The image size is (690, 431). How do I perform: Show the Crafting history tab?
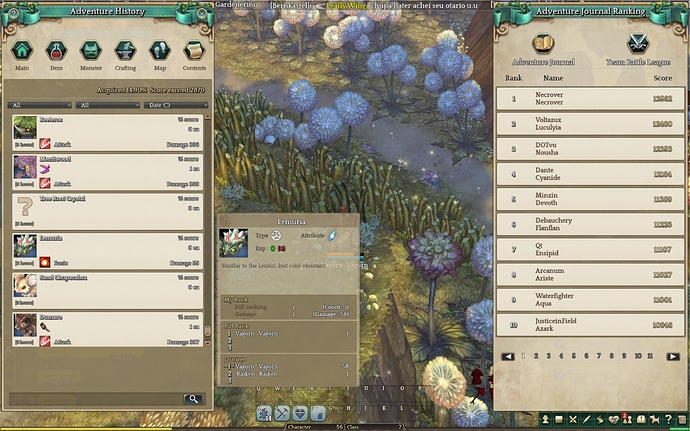[x=125, y=52]
